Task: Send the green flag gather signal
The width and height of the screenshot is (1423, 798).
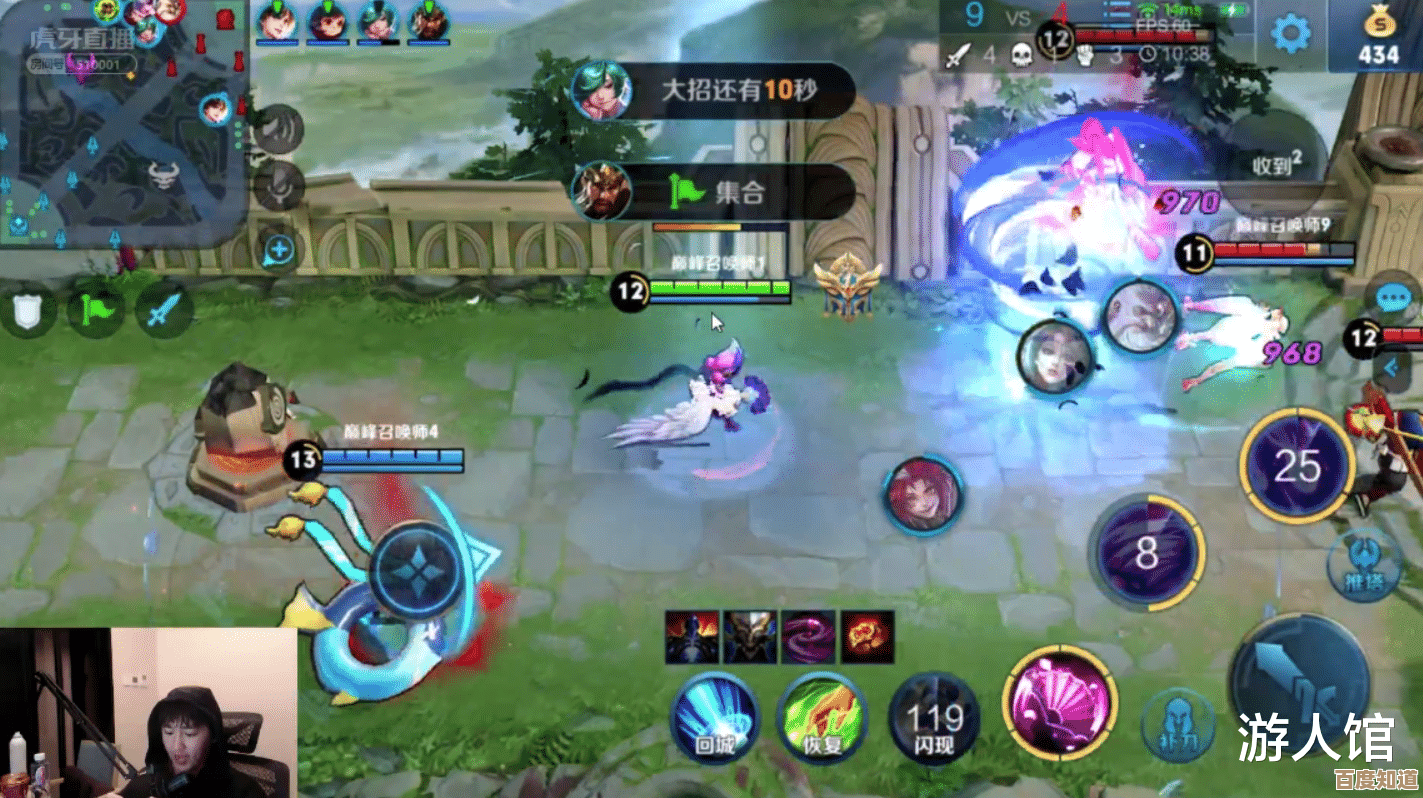Action: pyautogui.click(x=97, y=311)
